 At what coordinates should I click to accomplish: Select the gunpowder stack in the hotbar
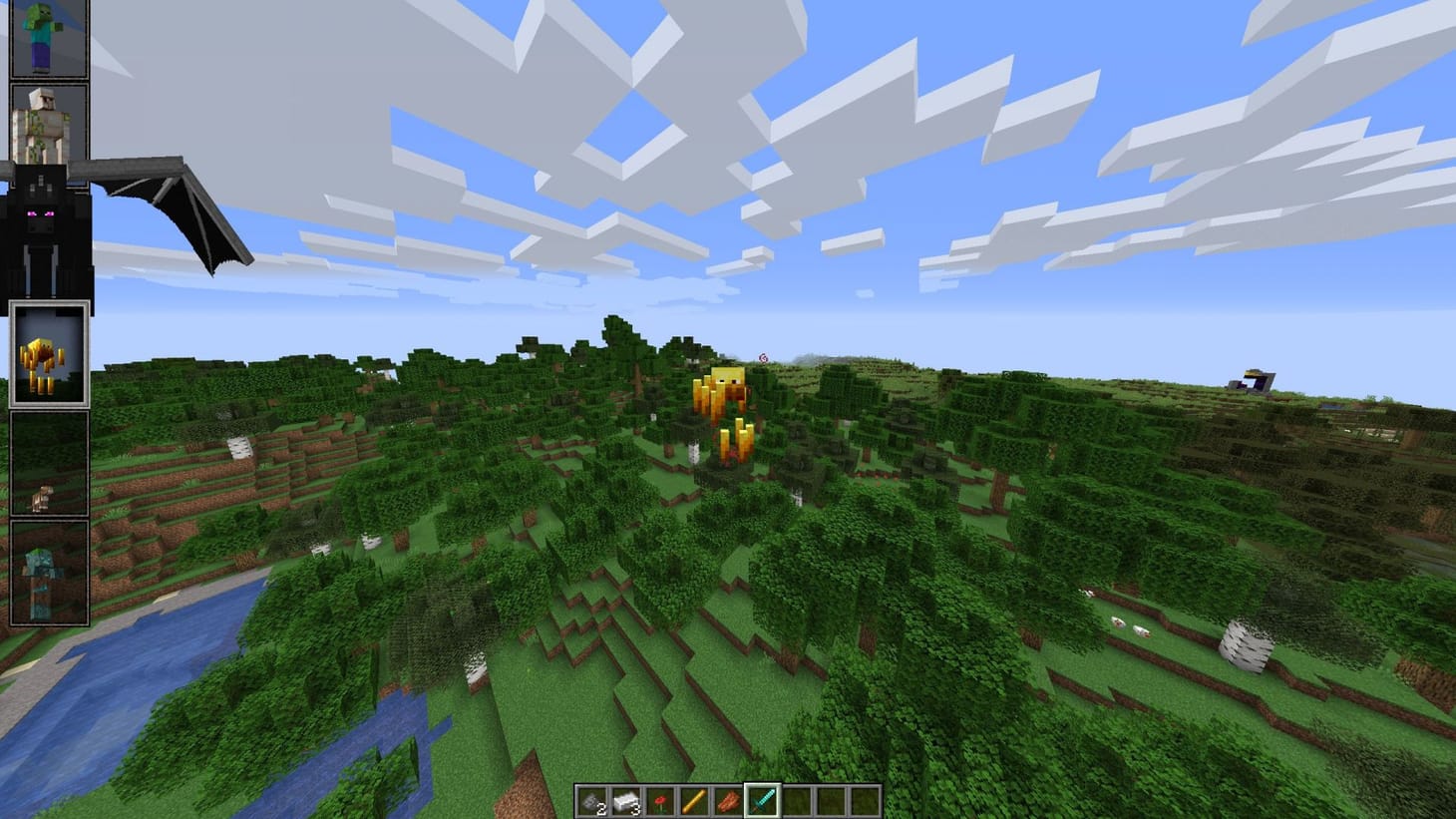point(590,800)
